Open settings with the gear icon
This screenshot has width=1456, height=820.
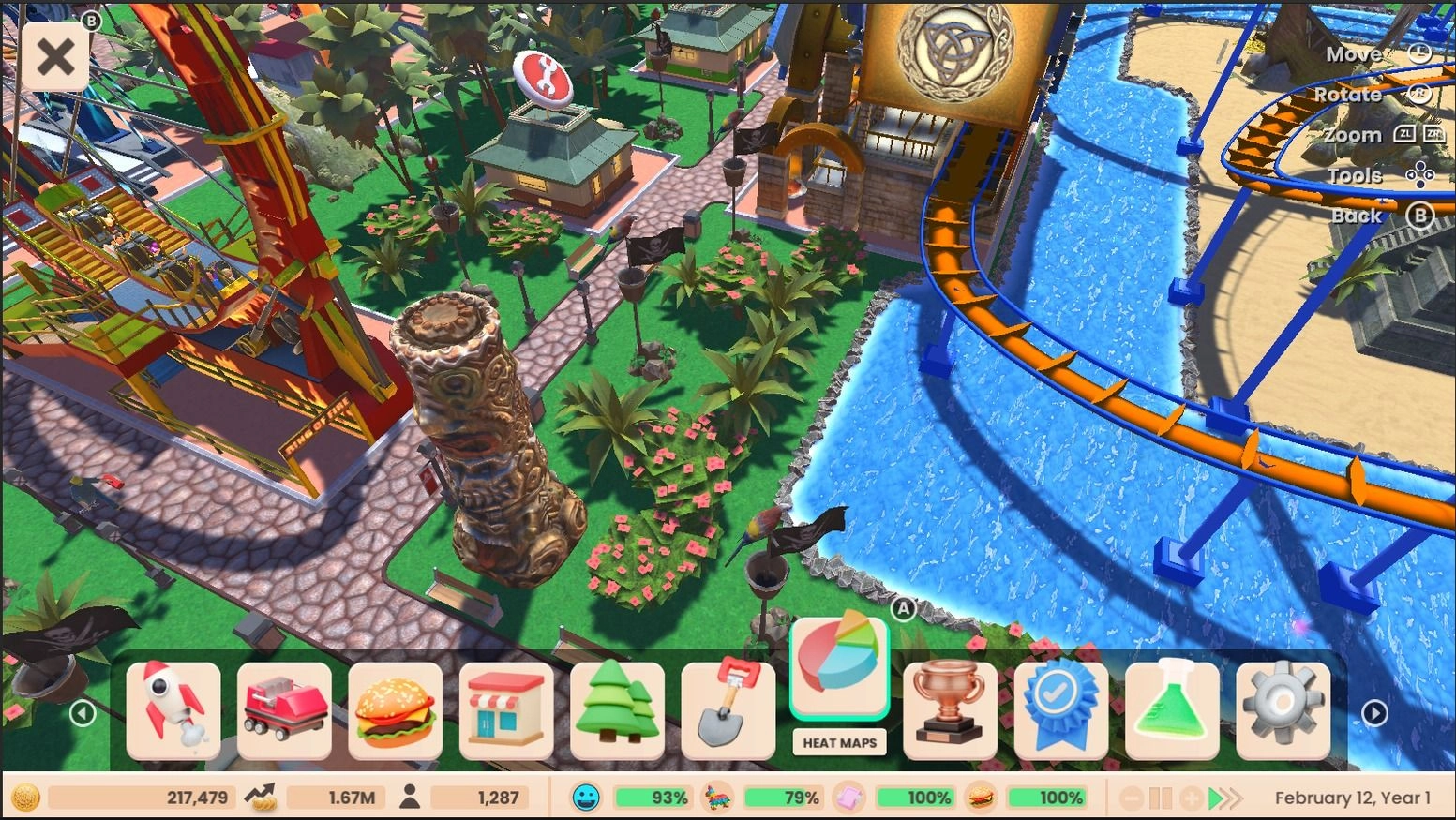[x=1282, y=708]
